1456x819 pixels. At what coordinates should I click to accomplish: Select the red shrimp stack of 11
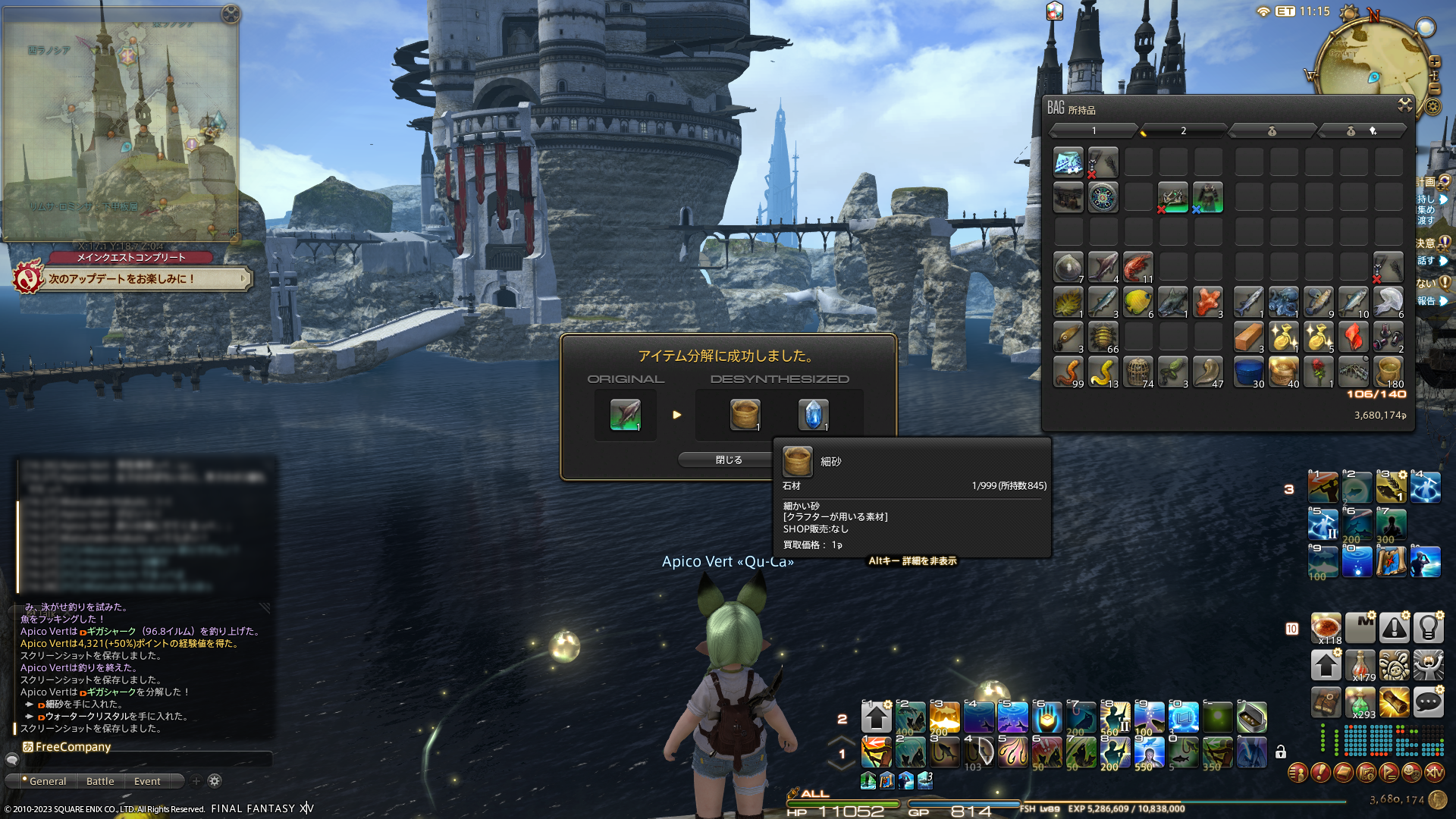click(x=1137, y=267)
